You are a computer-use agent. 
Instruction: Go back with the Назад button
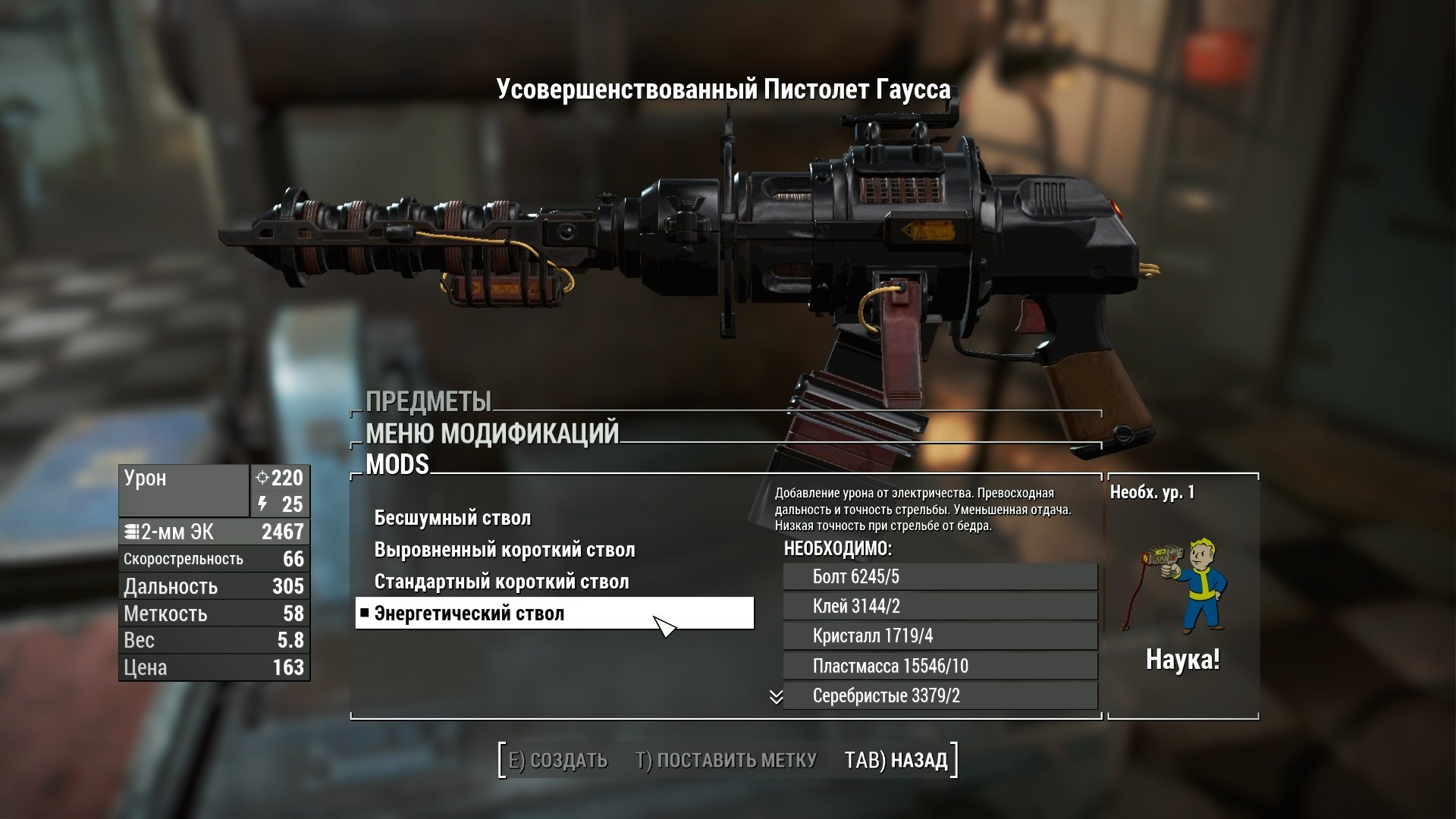[x=896, y=761]
